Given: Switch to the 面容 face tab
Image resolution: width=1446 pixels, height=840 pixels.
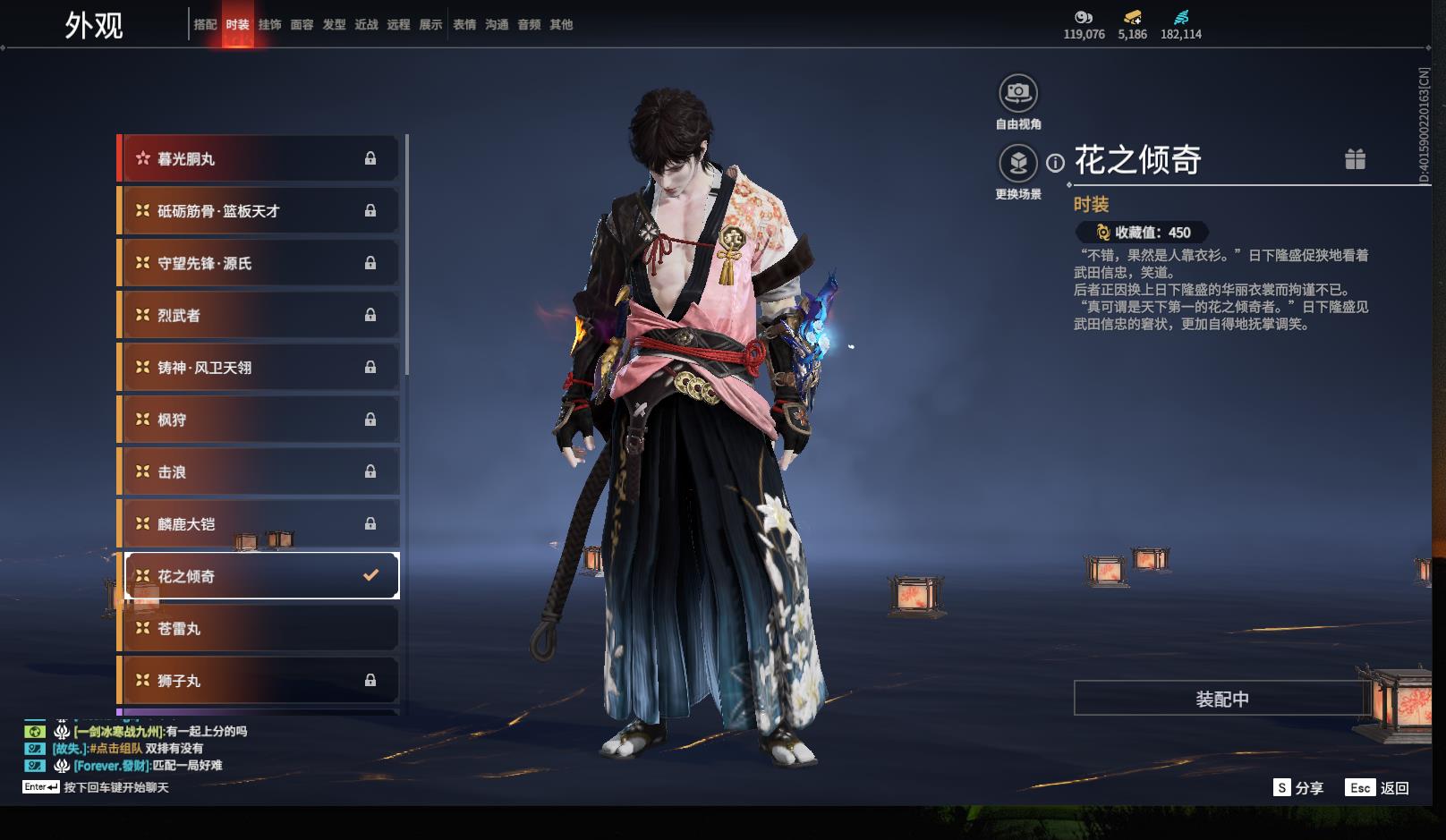Looking at the screenshot, I should (x=302, y=24).
